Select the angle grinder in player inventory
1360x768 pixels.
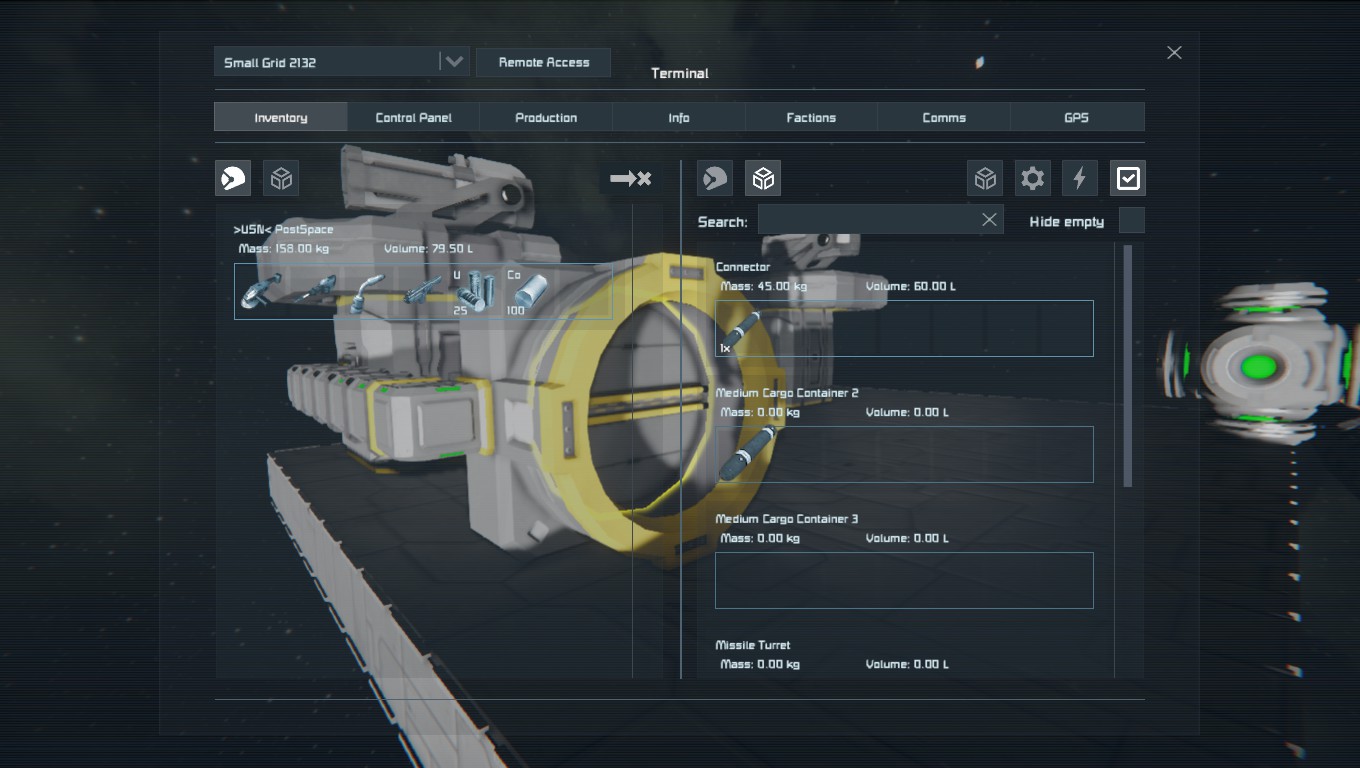[x=262, y=292]
